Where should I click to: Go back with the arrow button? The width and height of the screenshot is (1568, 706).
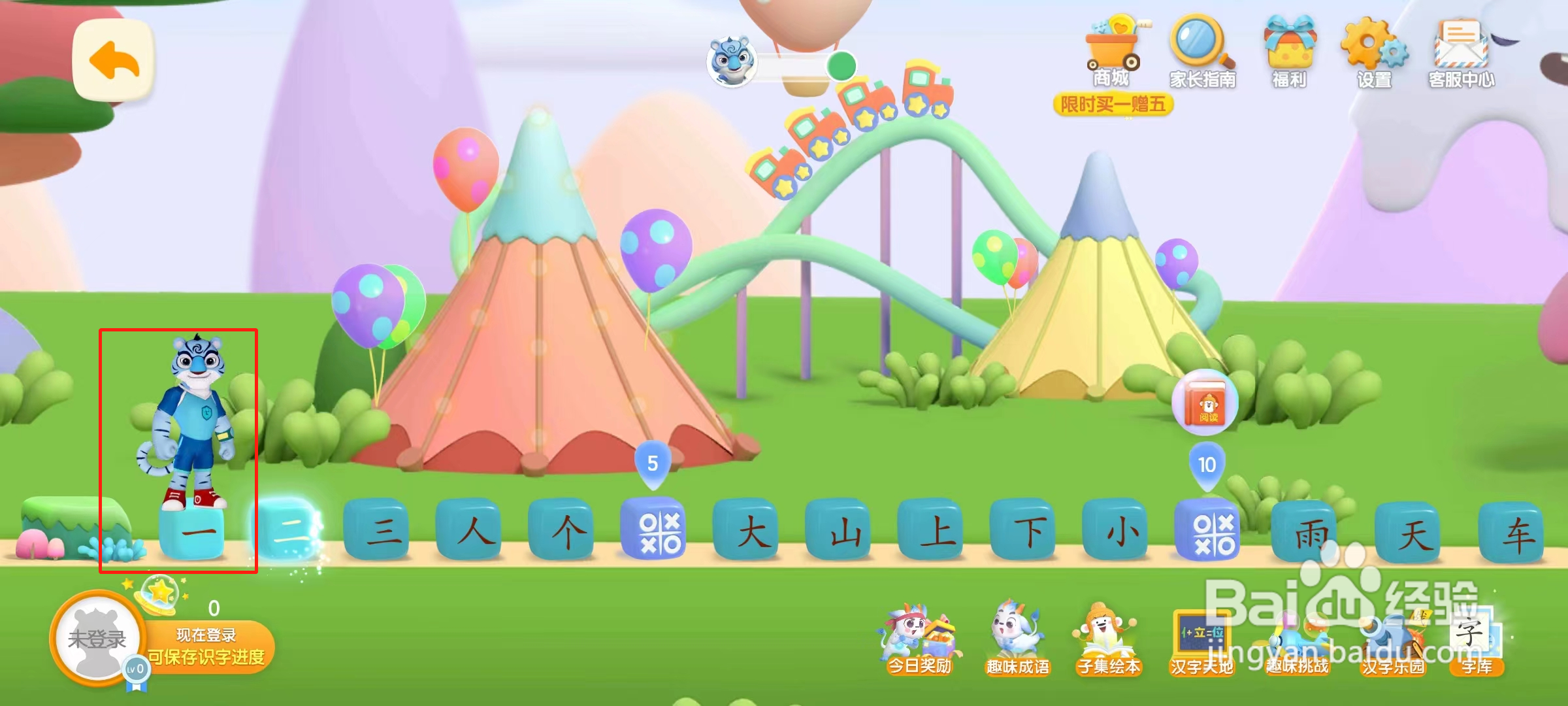[x=113, y=60]
